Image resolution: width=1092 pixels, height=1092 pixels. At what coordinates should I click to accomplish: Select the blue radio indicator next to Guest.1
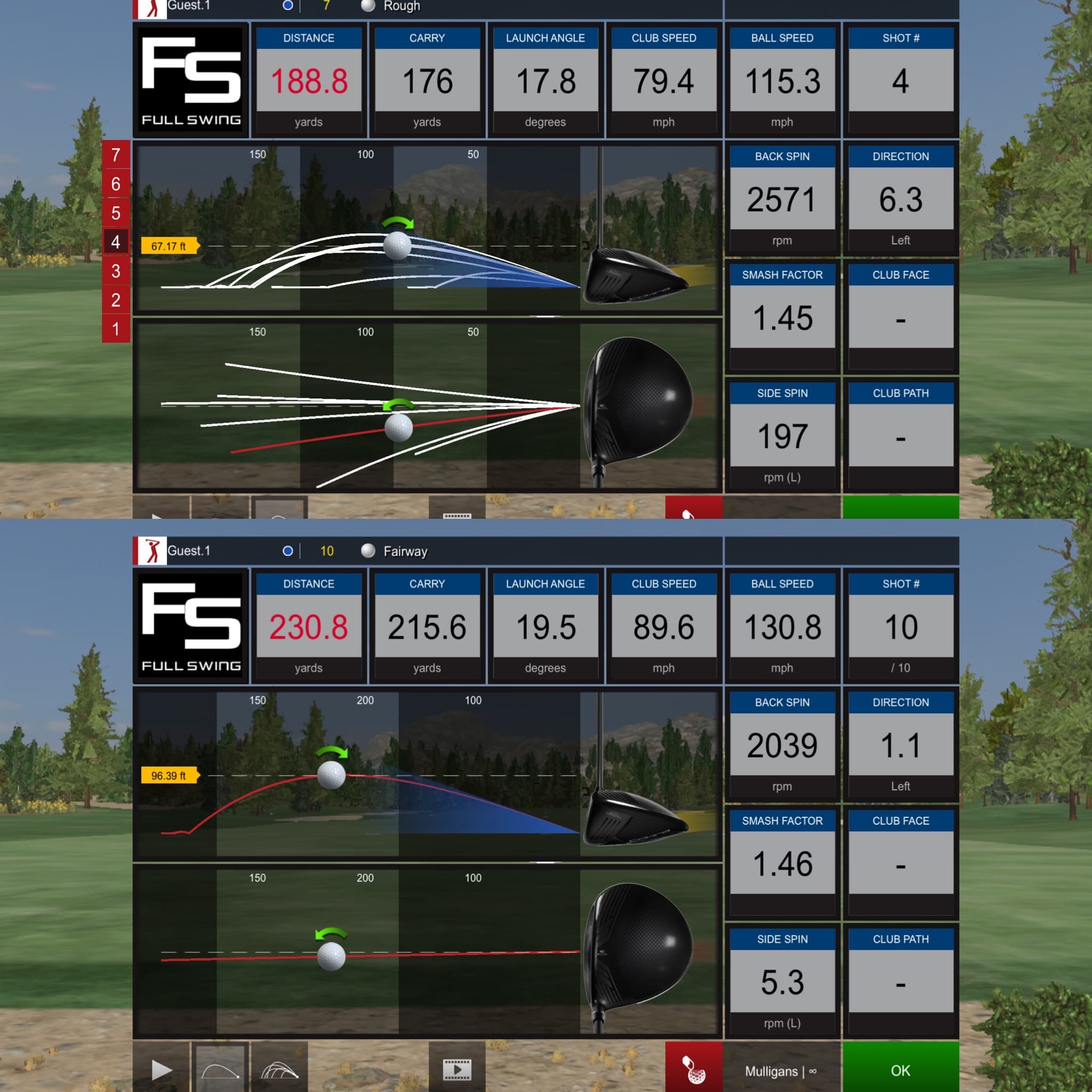[x=288, y=551]
